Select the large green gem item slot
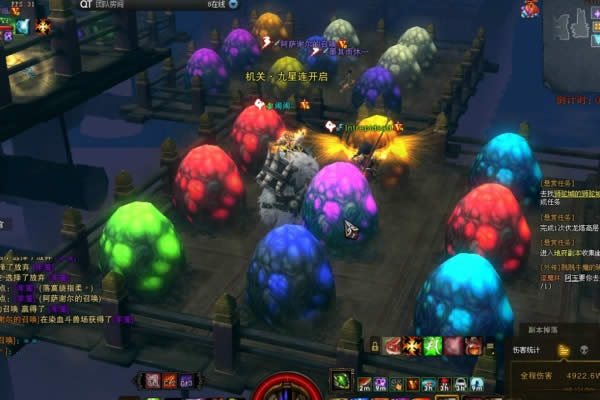600x400 pixels. click(341, 380)
